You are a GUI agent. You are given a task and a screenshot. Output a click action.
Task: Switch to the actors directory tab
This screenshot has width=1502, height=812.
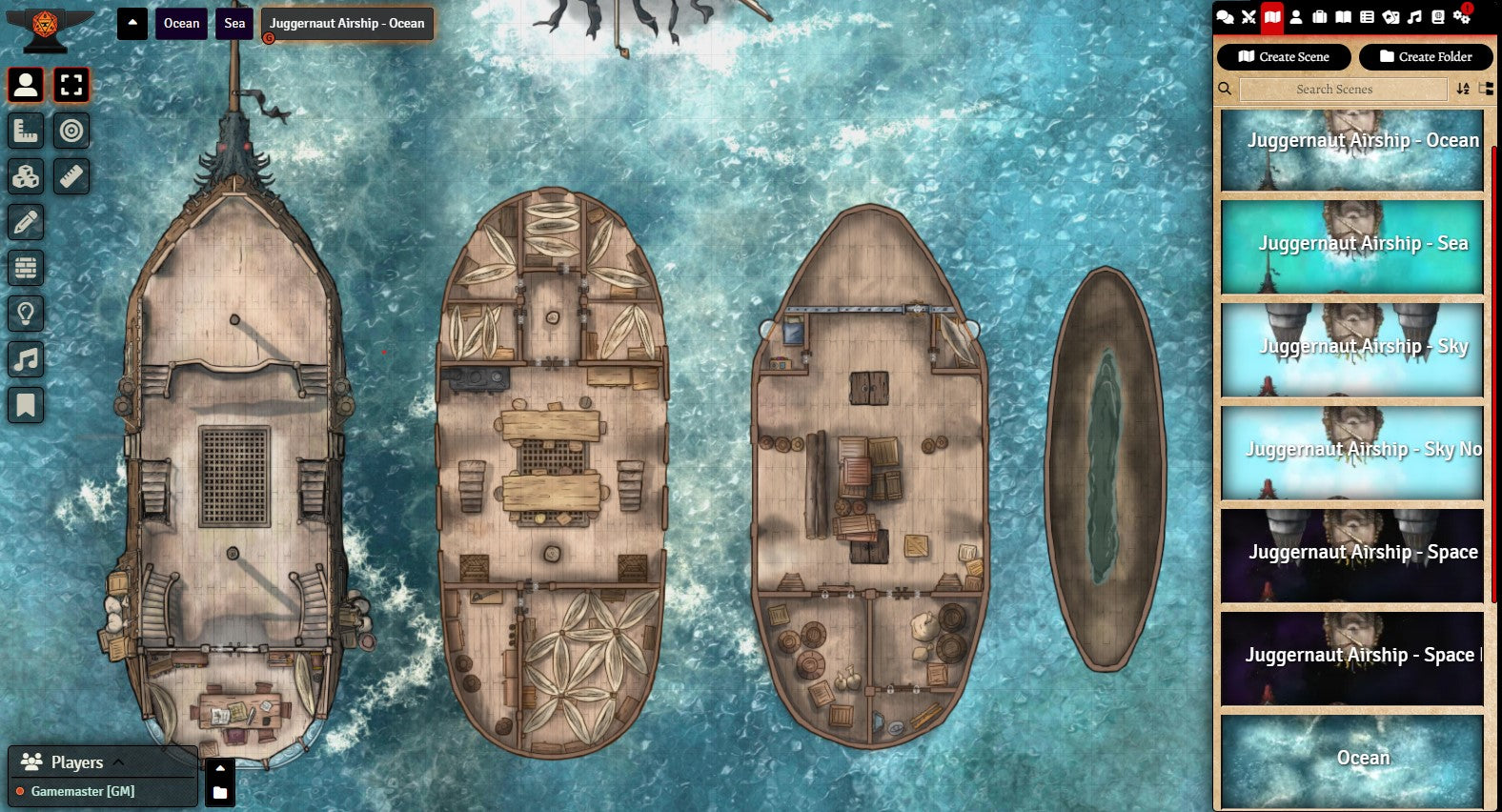1296,16
